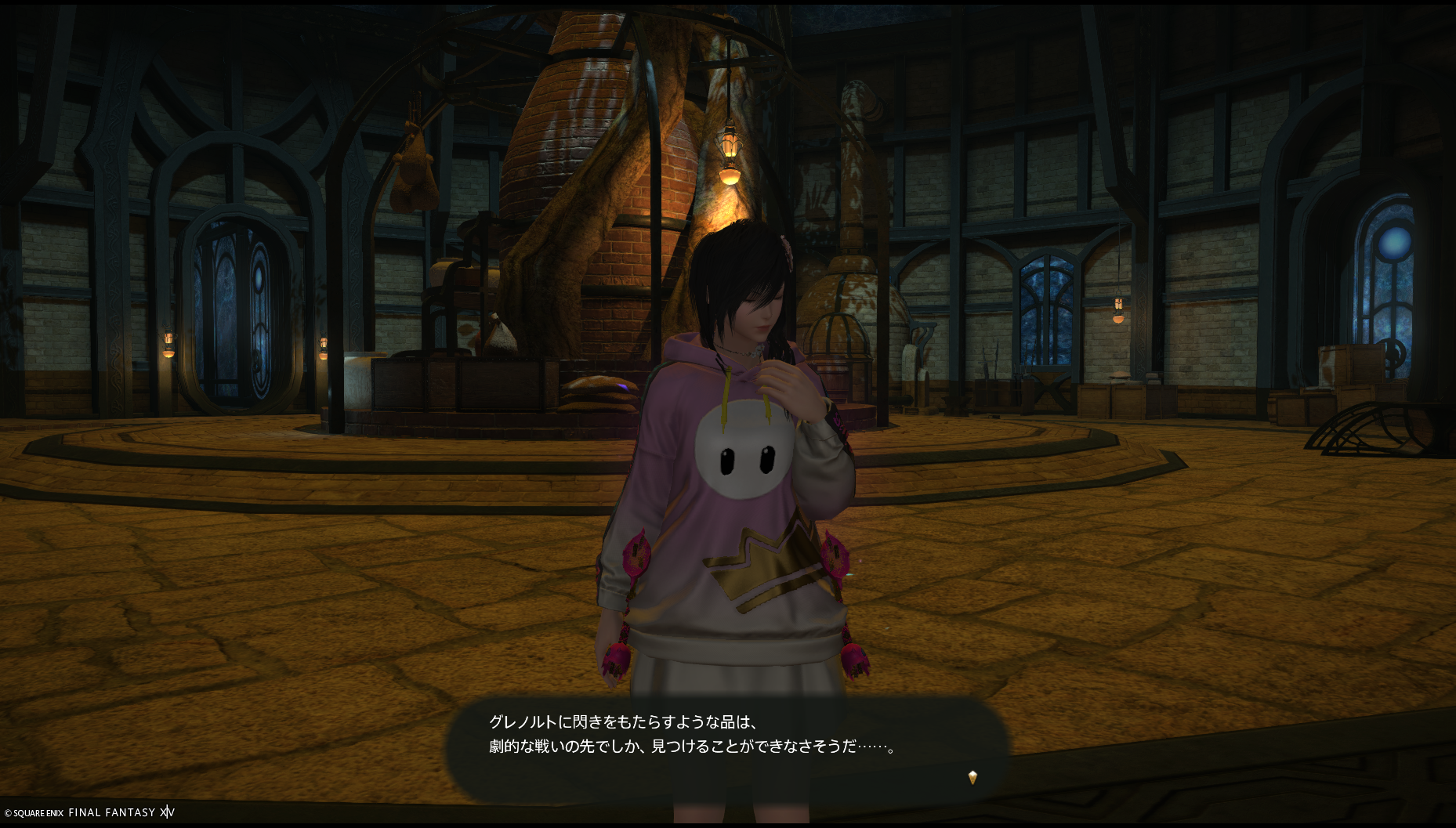Click the golden advance arrow in dialogue box
The image size is (1456, 828).
tap(972, 777)
